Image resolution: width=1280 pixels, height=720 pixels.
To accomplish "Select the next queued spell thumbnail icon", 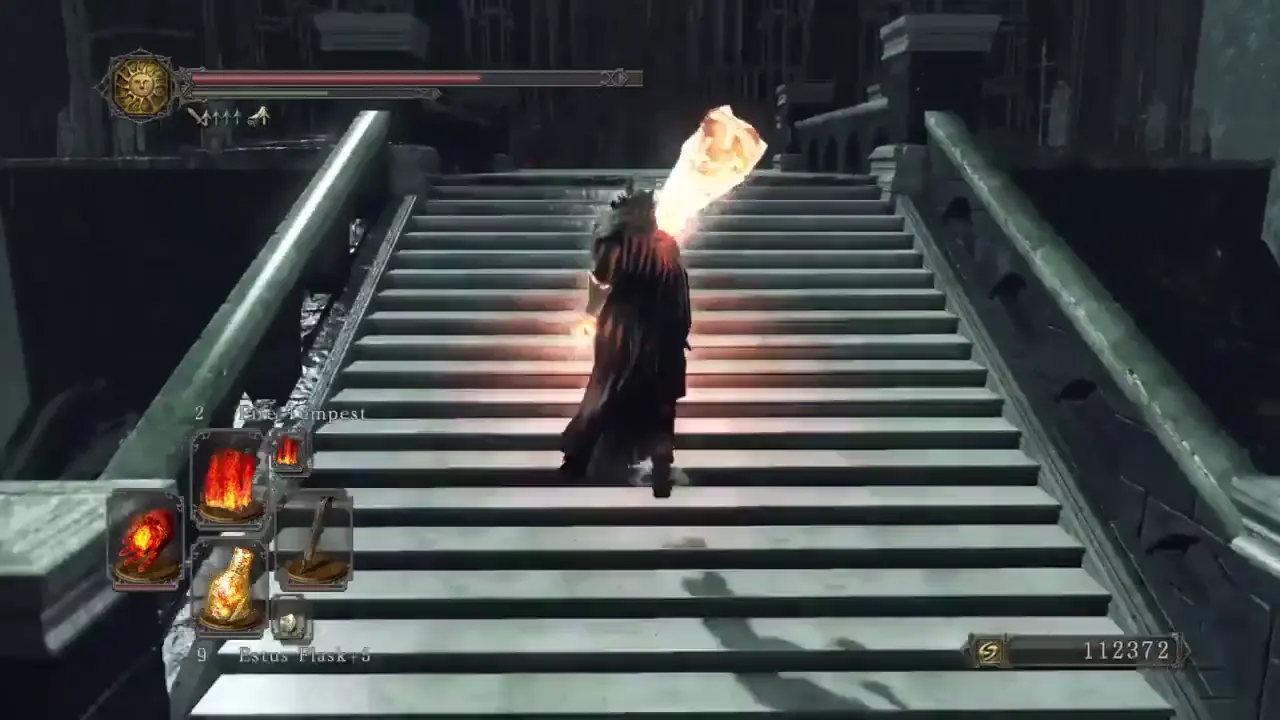I will click(x=289, y=455).
